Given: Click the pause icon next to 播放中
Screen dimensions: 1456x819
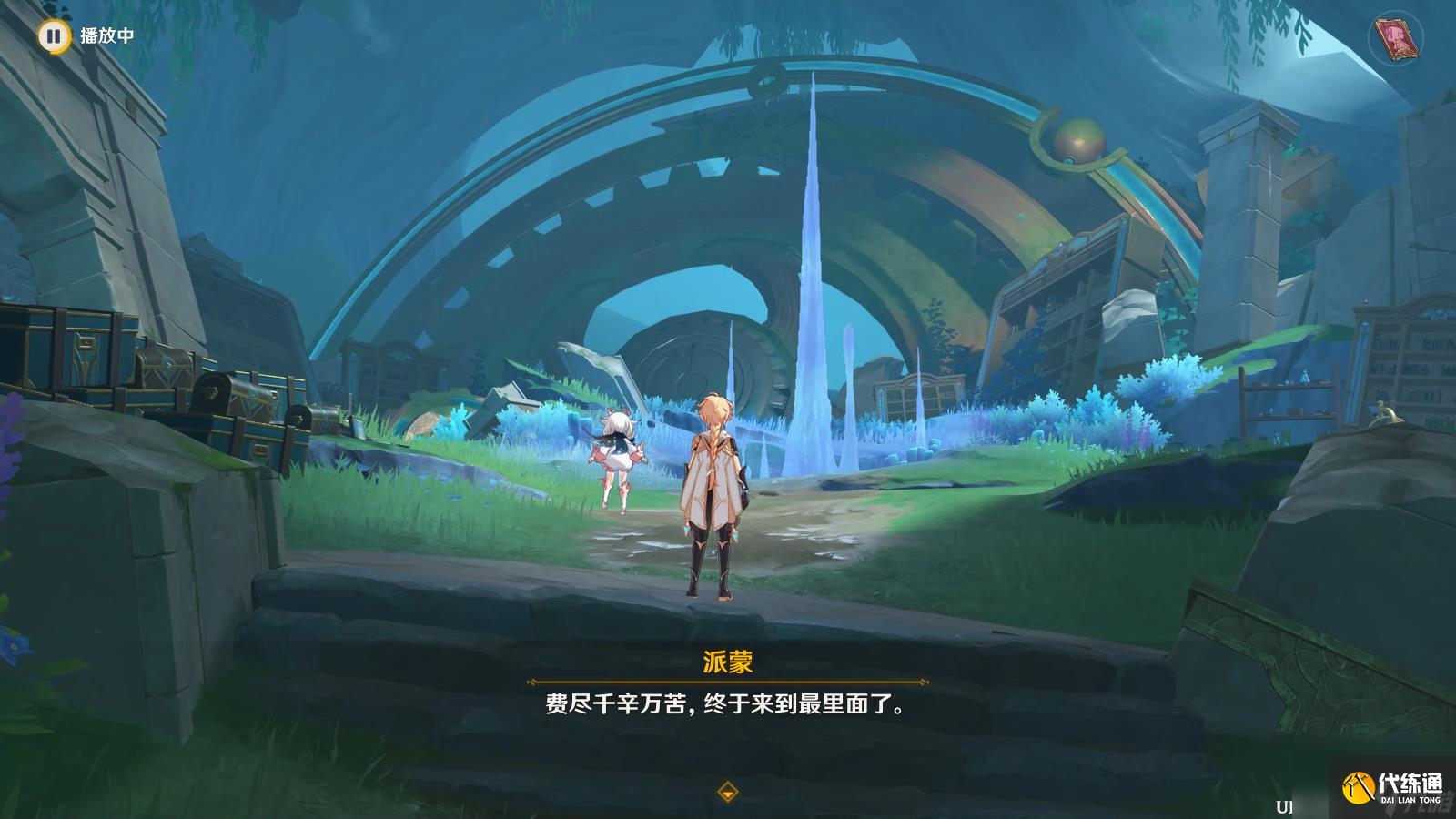Looking at the screenshot, I should tap(55, 36).
